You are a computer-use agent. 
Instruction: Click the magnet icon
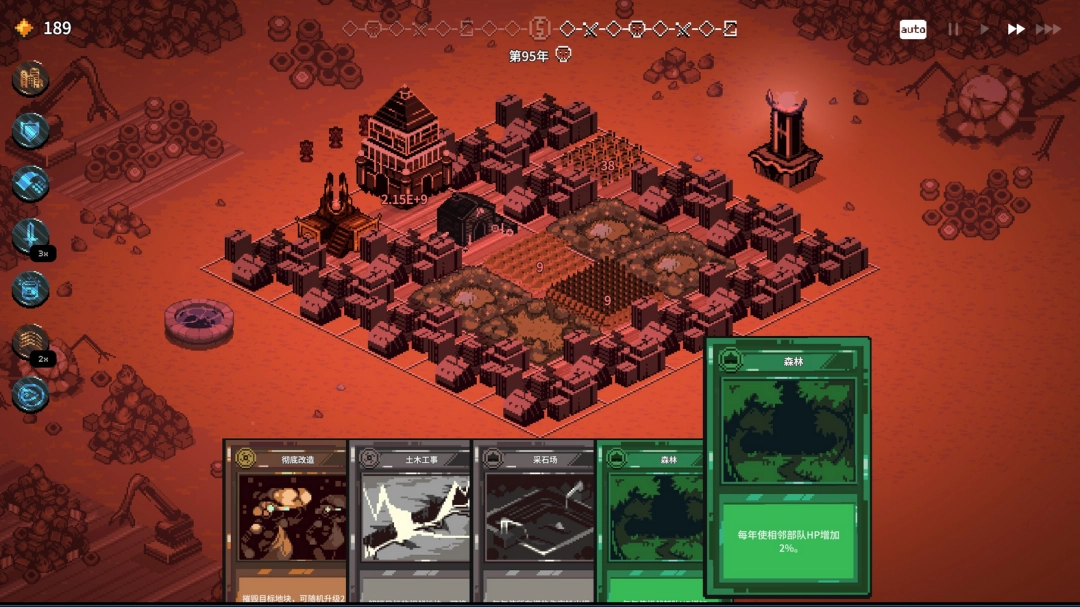tap(31, 184)
